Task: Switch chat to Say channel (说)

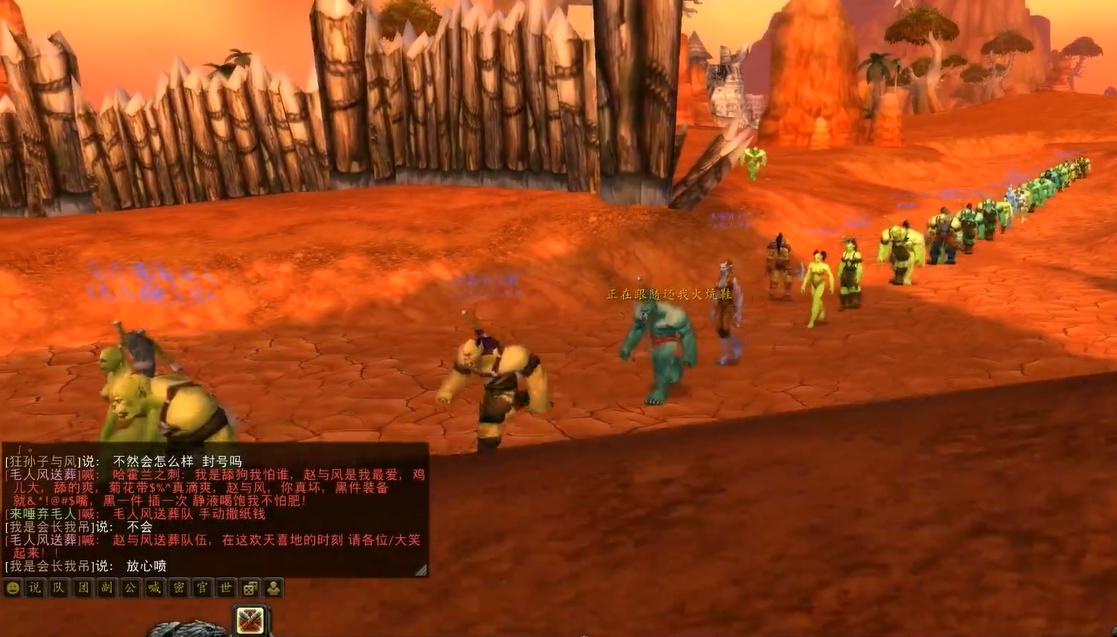Action: point(36,588)
